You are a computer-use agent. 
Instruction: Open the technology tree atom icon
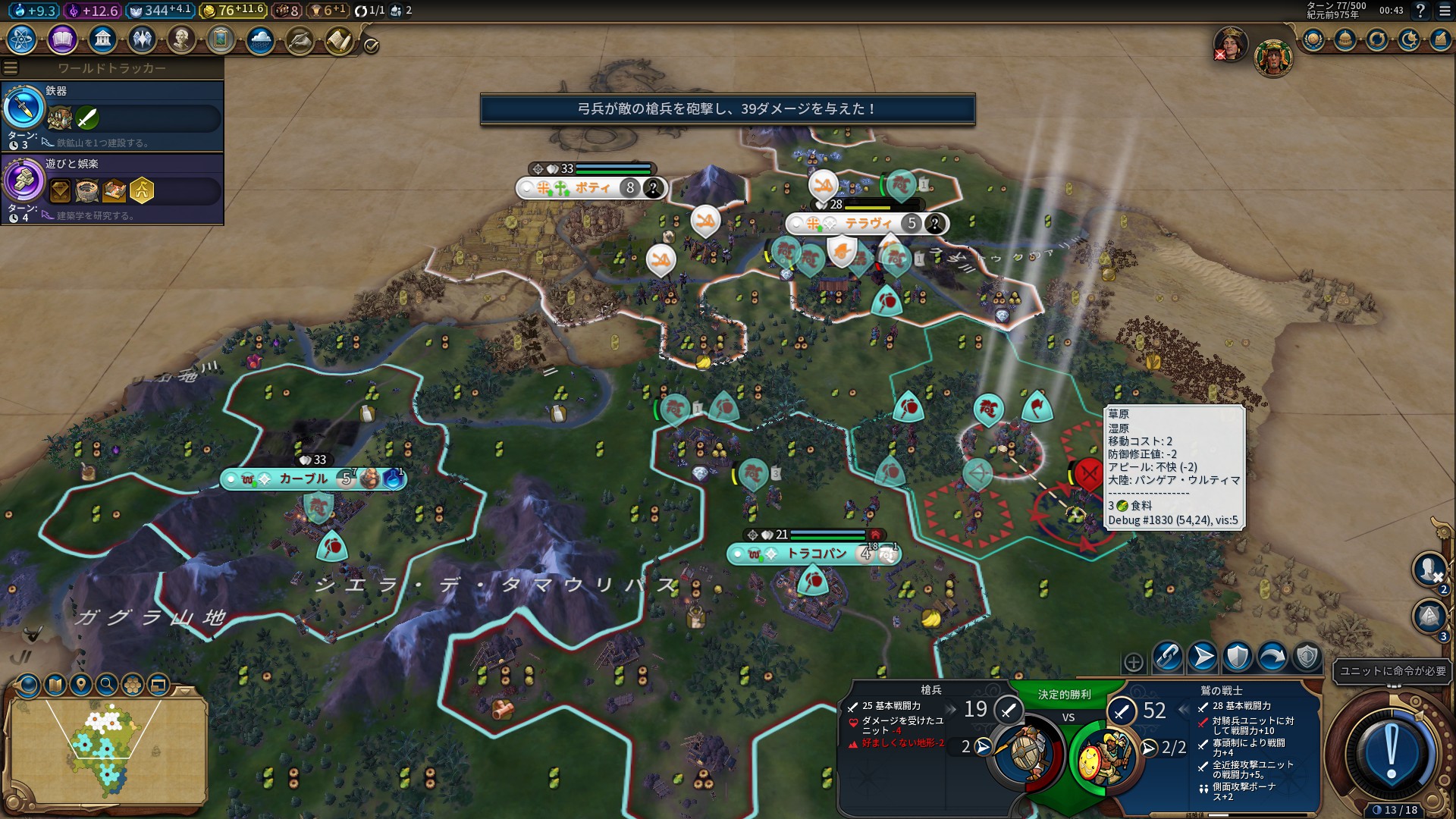pyautogui.click(x=22, y=39)
